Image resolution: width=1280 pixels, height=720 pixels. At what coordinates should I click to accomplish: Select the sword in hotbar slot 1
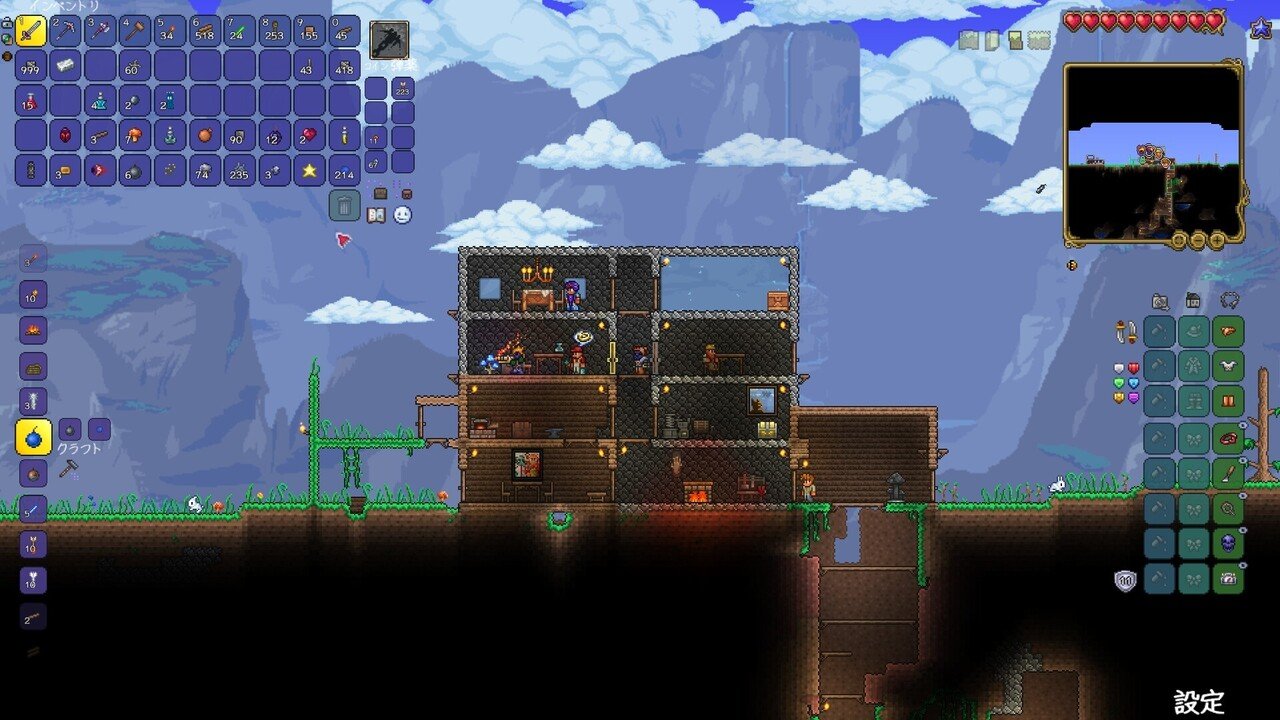click(x=31, y=32)
